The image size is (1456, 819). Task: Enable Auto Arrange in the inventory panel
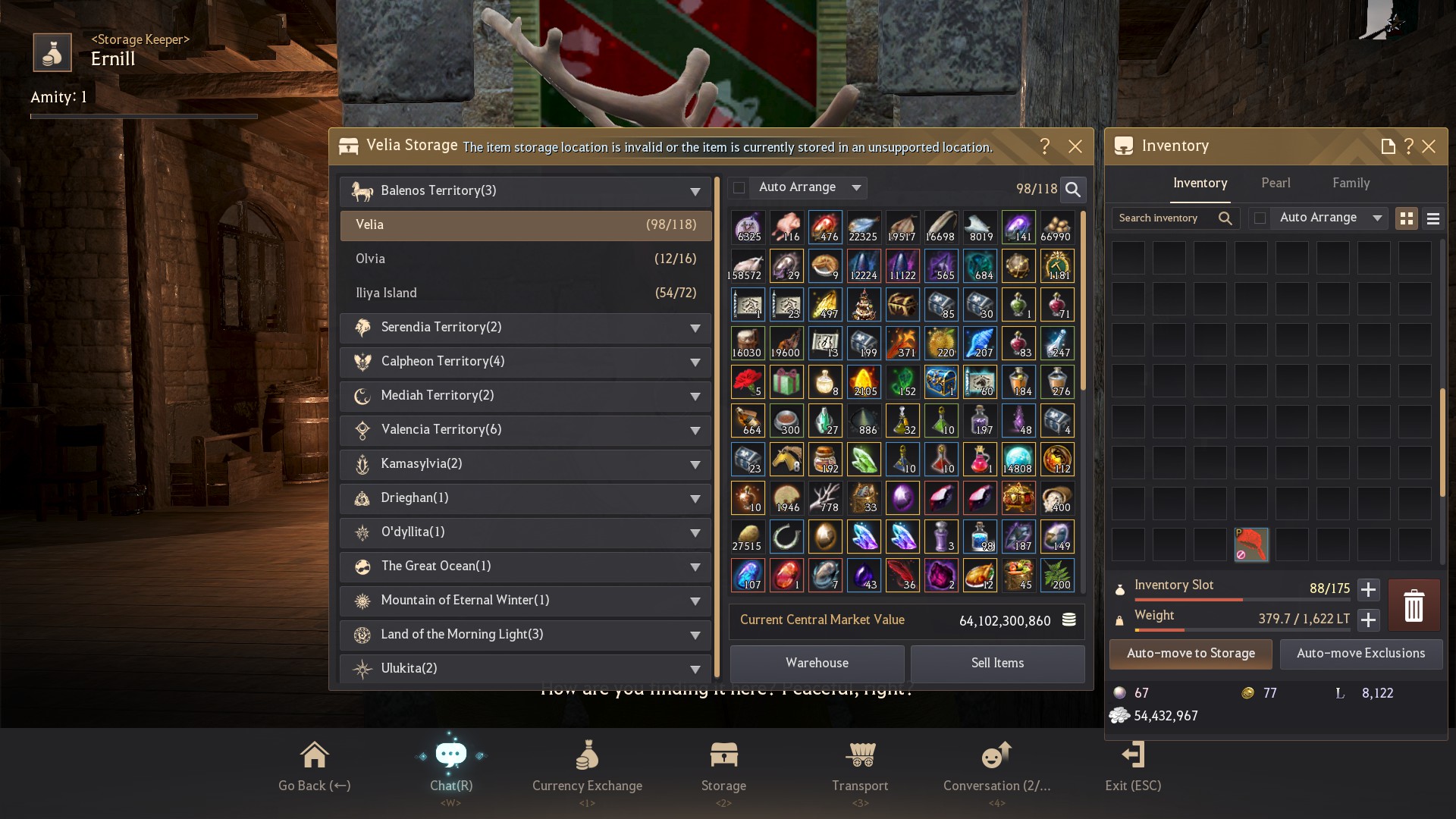(1260, 218)
